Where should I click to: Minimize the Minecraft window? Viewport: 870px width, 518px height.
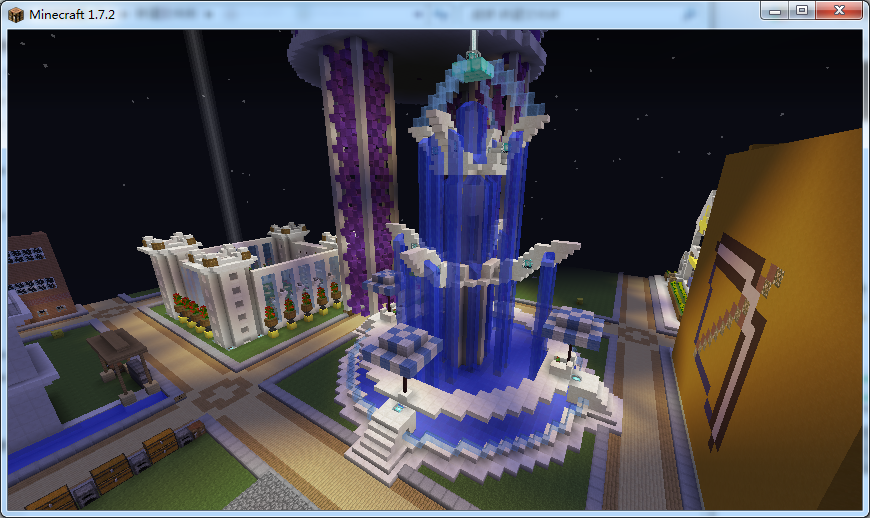(776, 9)
